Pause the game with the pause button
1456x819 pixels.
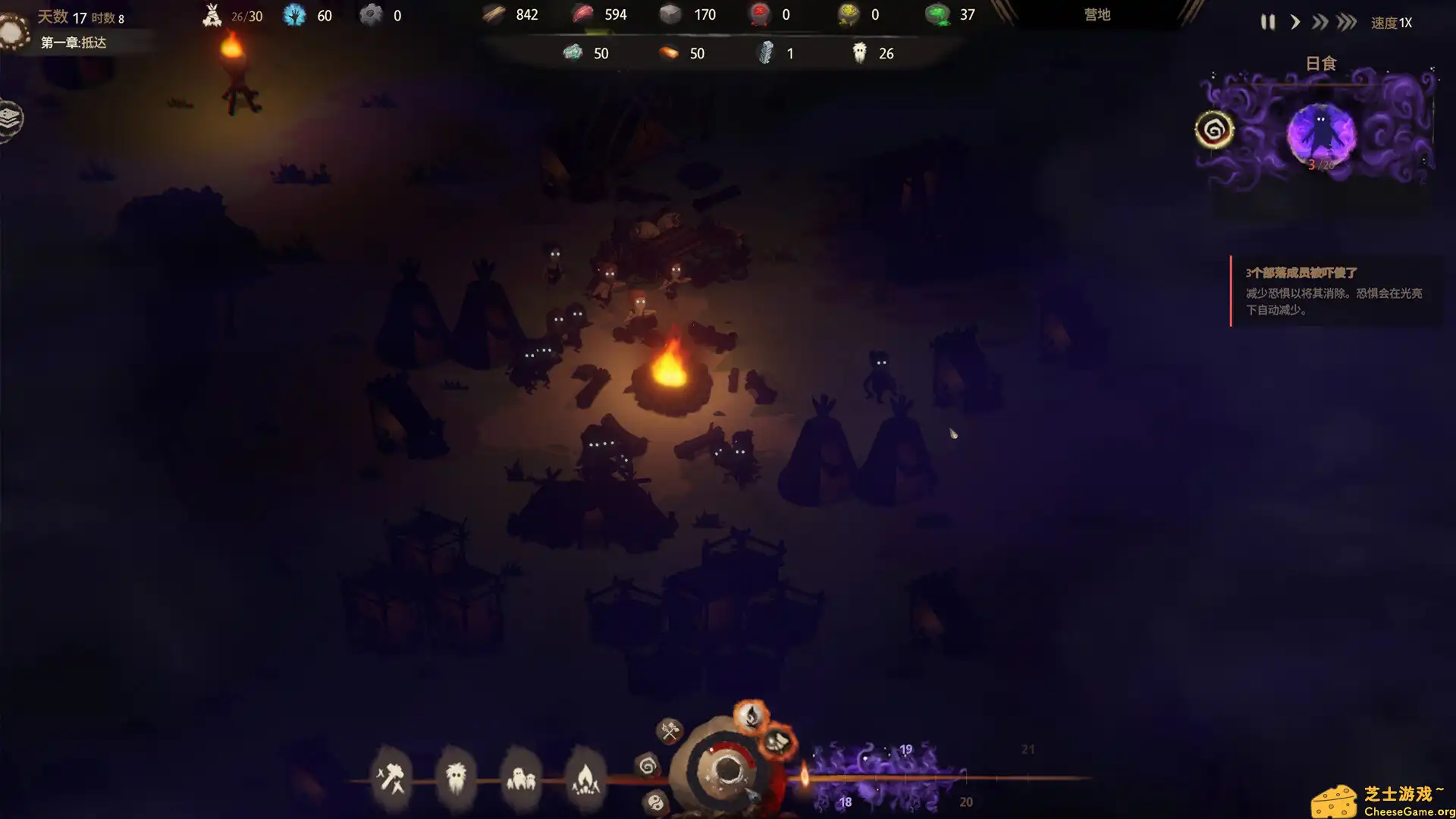click(x=1266, y=22)
